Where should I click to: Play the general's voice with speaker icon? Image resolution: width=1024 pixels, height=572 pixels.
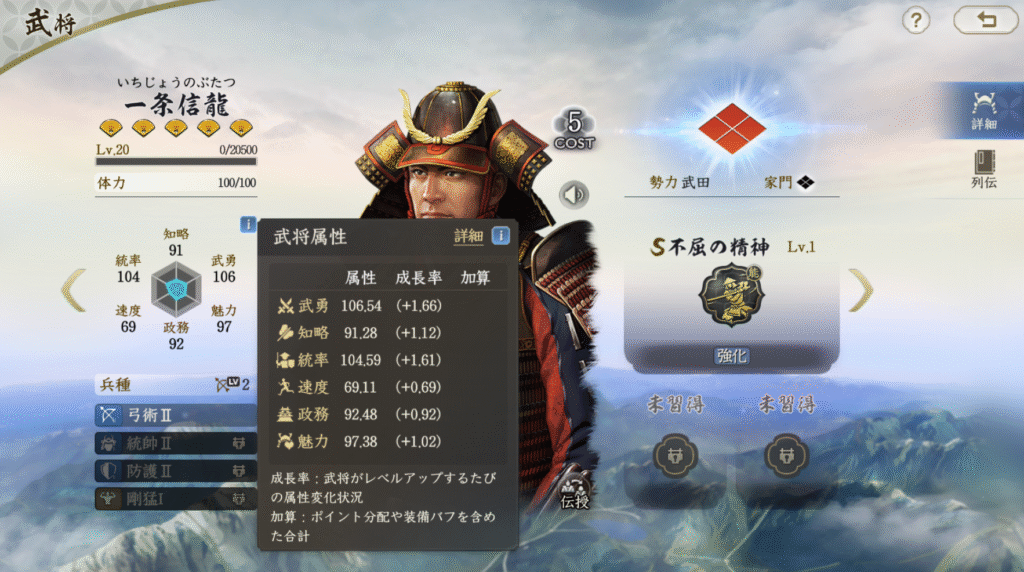[x=574, y=194]
